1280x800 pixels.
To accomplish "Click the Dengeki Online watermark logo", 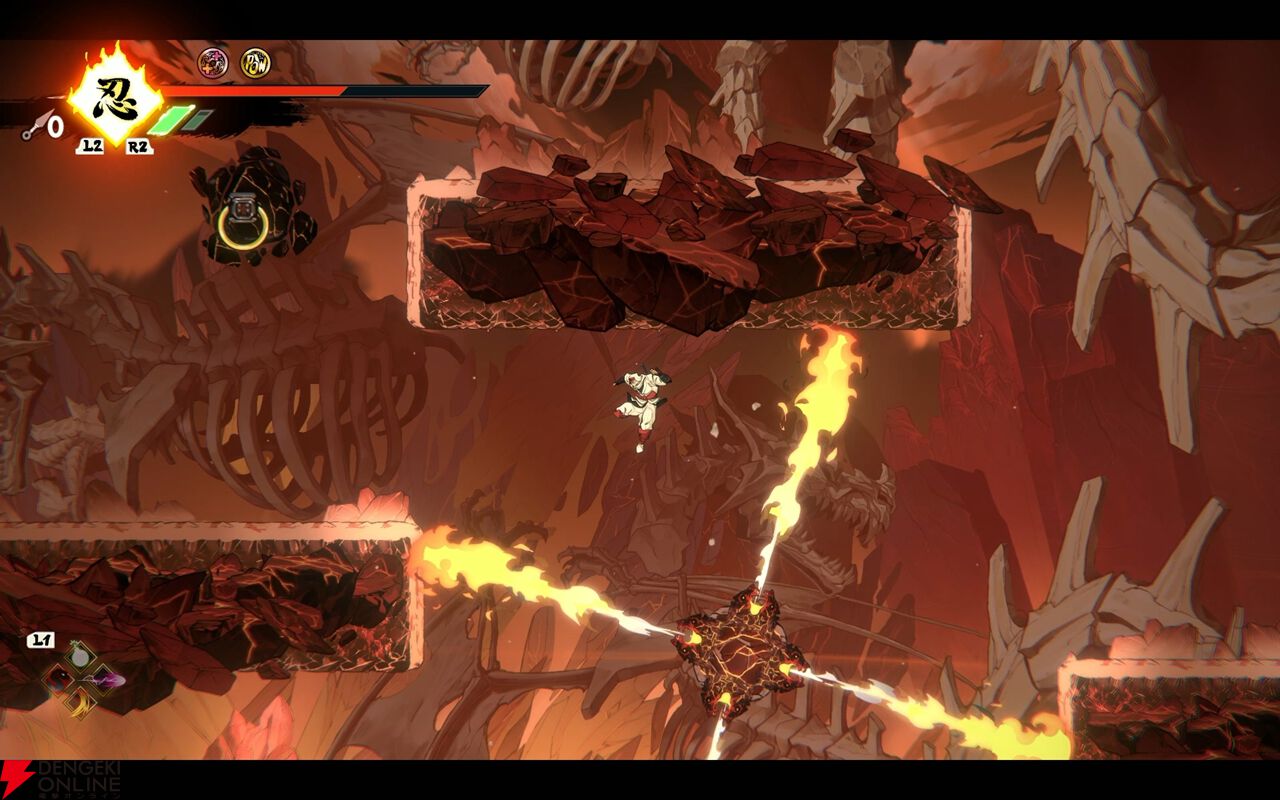I will point(62,778).
